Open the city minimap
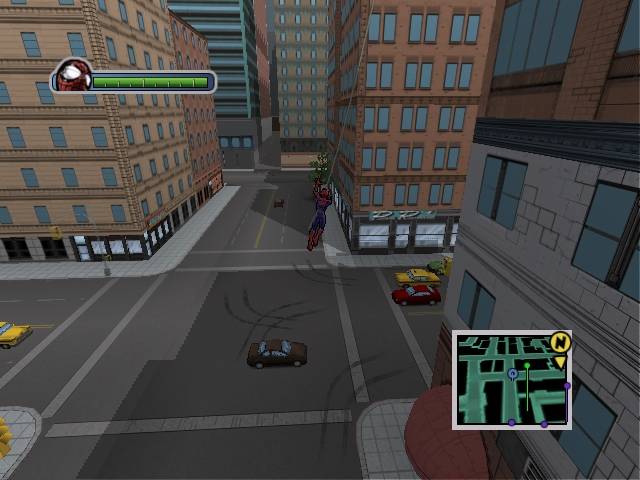 (x=510, y=380)
